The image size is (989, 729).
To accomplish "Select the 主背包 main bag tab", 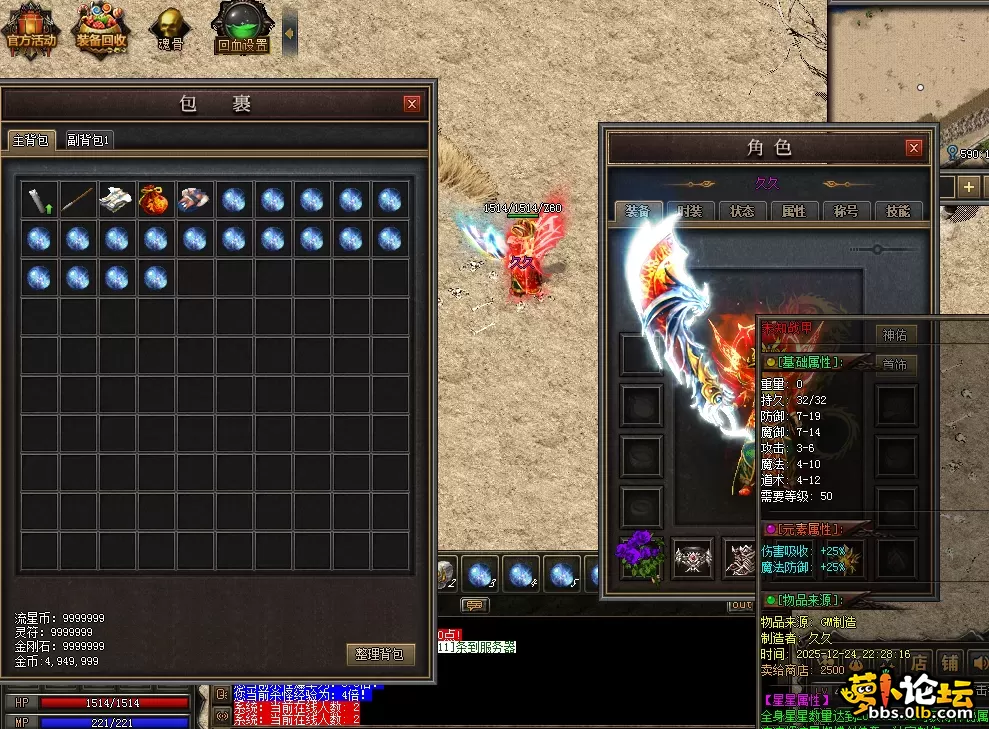I will (30, 140).
